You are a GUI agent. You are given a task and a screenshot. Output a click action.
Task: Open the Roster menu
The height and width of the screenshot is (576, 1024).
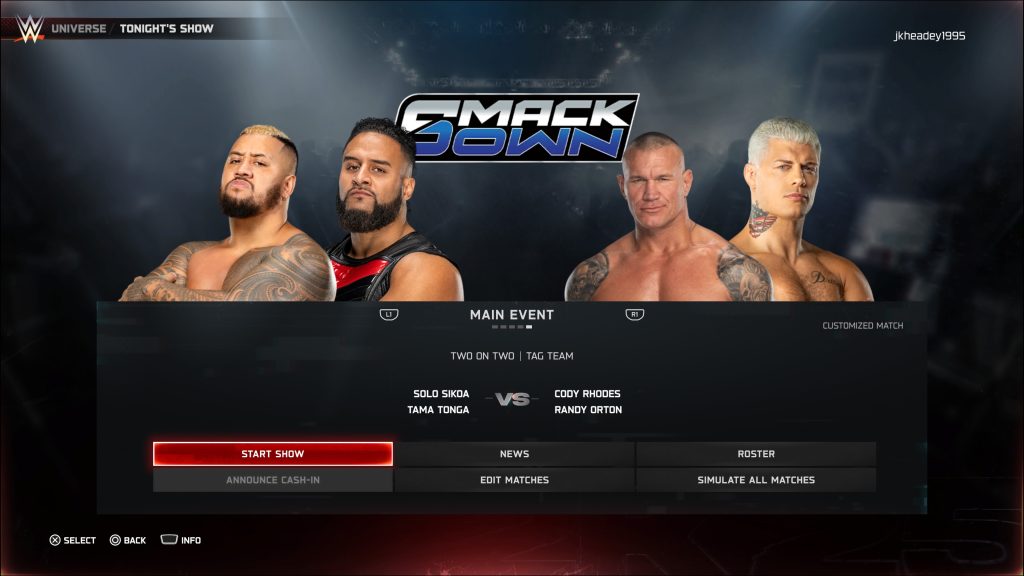pos(756,454)
